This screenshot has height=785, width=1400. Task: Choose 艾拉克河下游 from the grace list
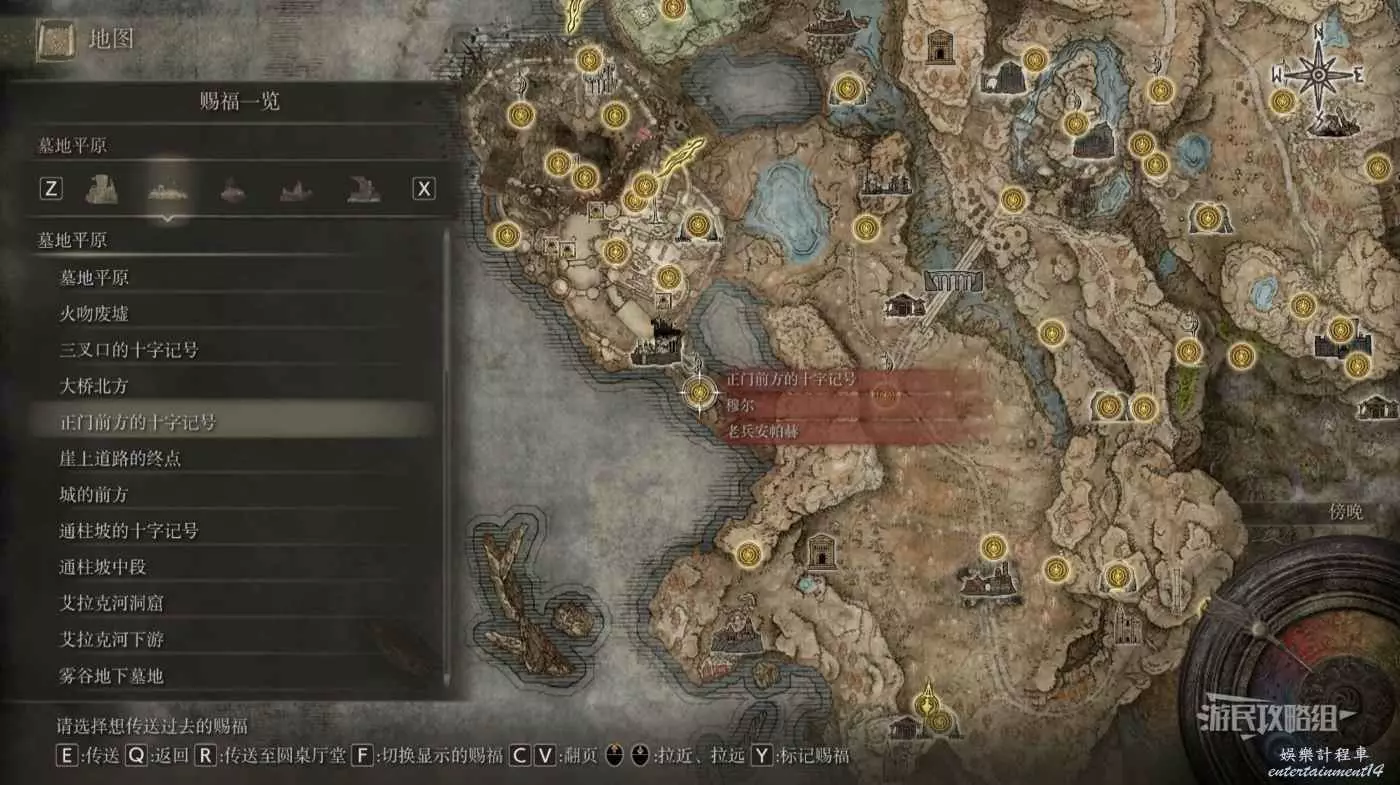pos(111,639)
